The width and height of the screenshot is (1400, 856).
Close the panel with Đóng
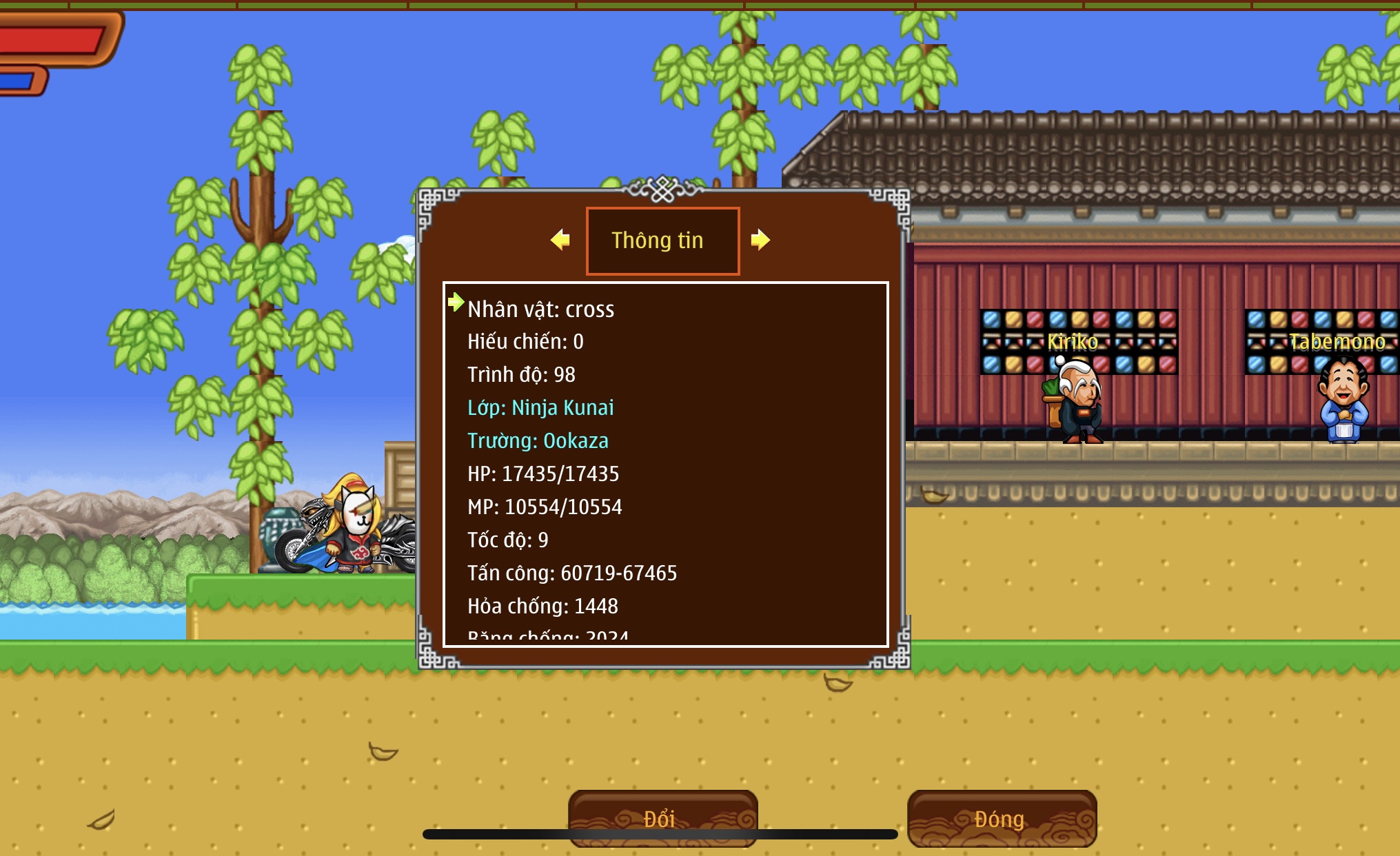click(1002, 818)
